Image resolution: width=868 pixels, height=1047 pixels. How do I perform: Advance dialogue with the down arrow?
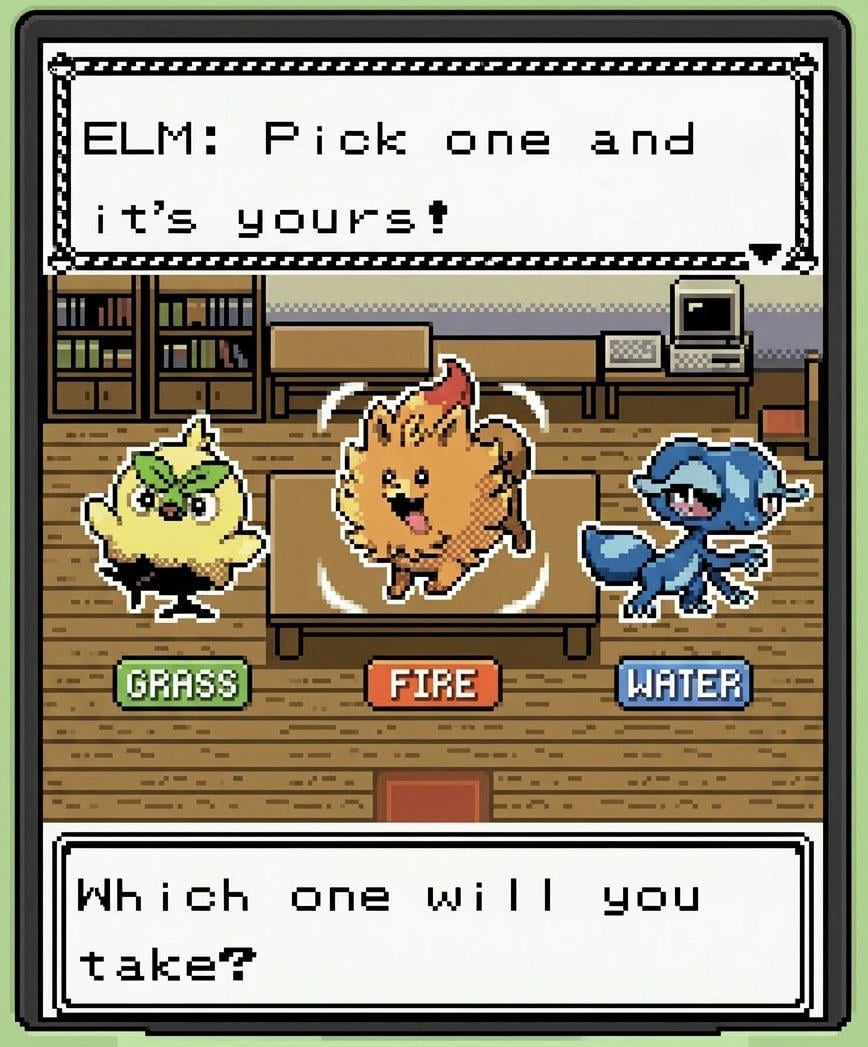[764, 254]
